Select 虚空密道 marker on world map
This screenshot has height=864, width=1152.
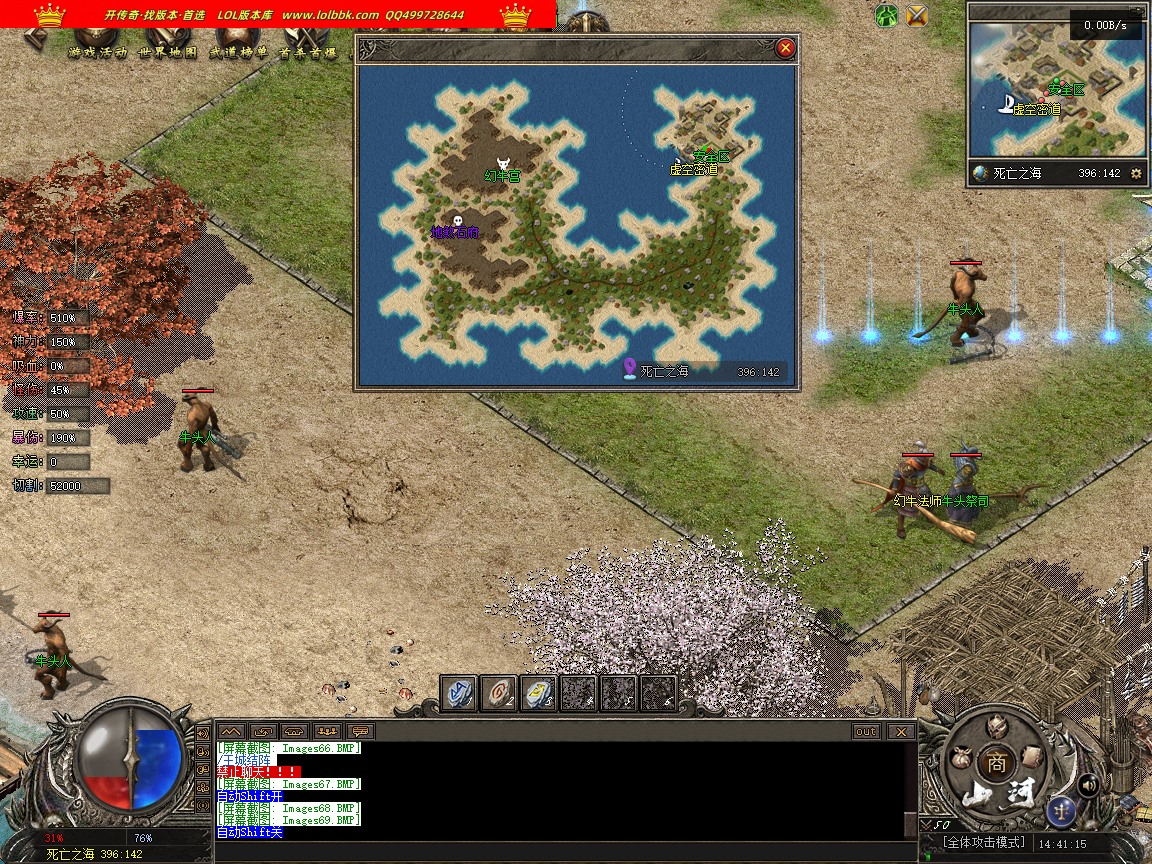click(693, 169)
